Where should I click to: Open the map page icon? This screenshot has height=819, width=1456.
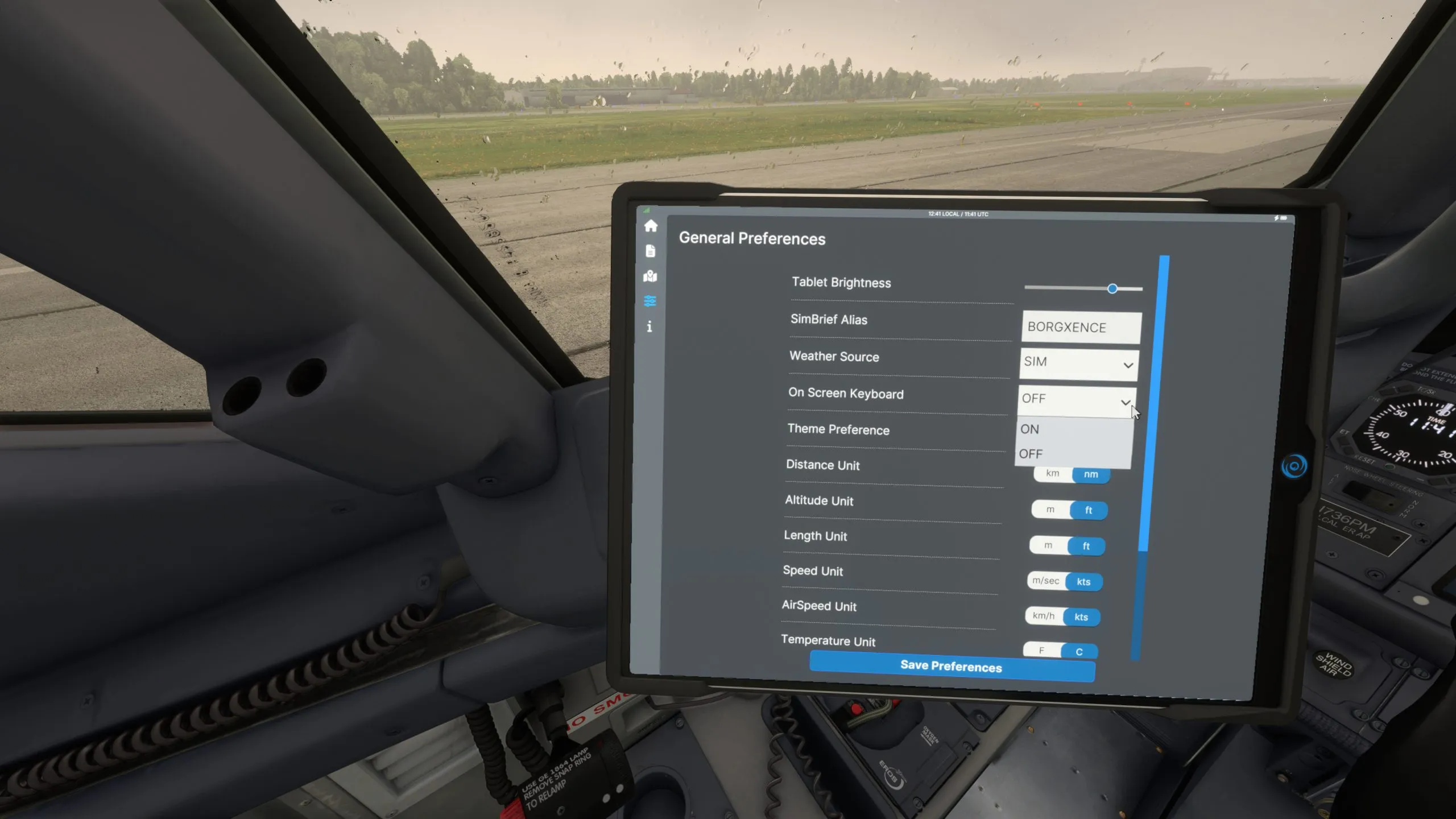(650, 276)
